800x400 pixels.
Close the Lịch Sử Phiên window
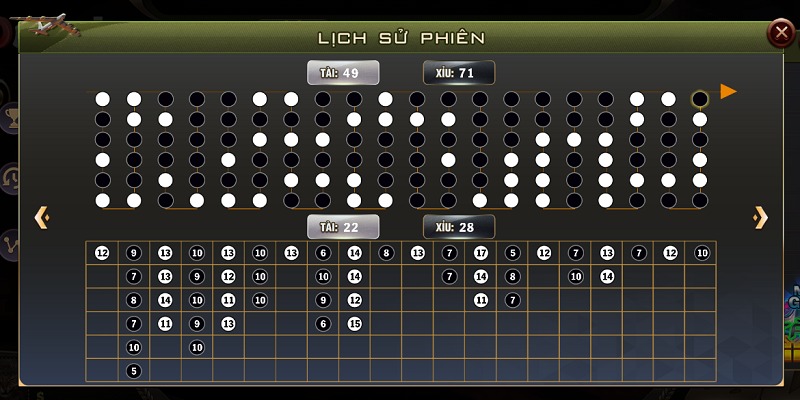[x=779, y=34]
